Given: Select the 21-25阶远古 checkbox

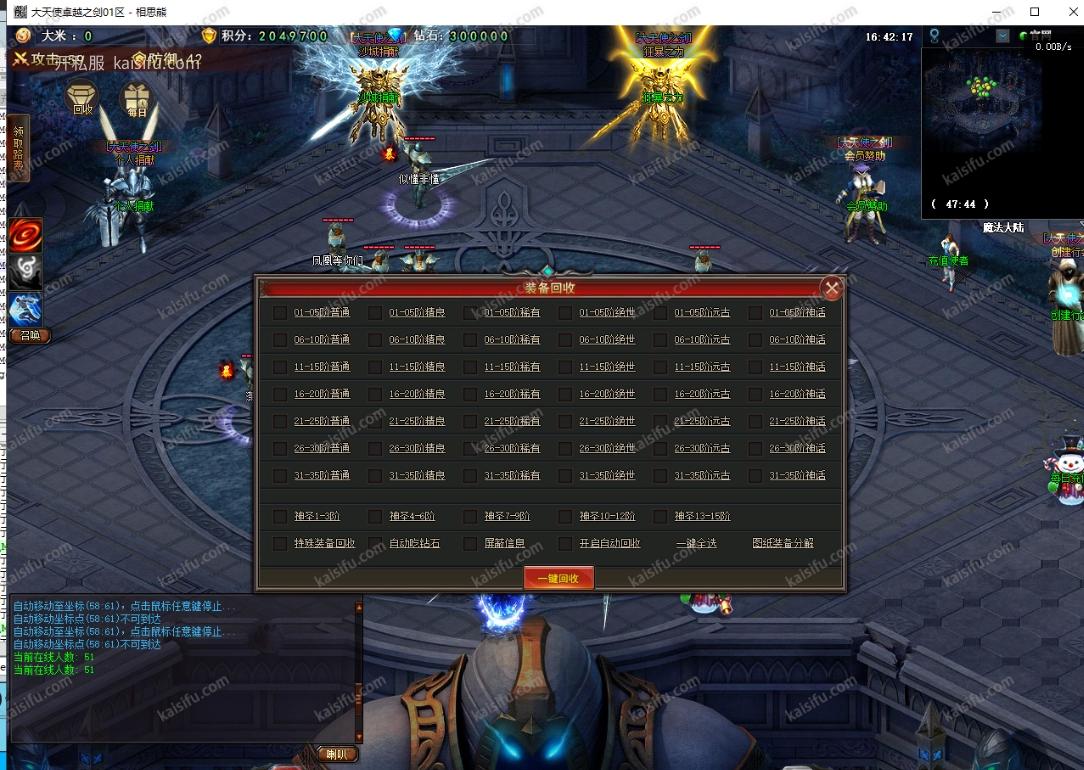Looking at the screenshot, I should coord(660,421).
